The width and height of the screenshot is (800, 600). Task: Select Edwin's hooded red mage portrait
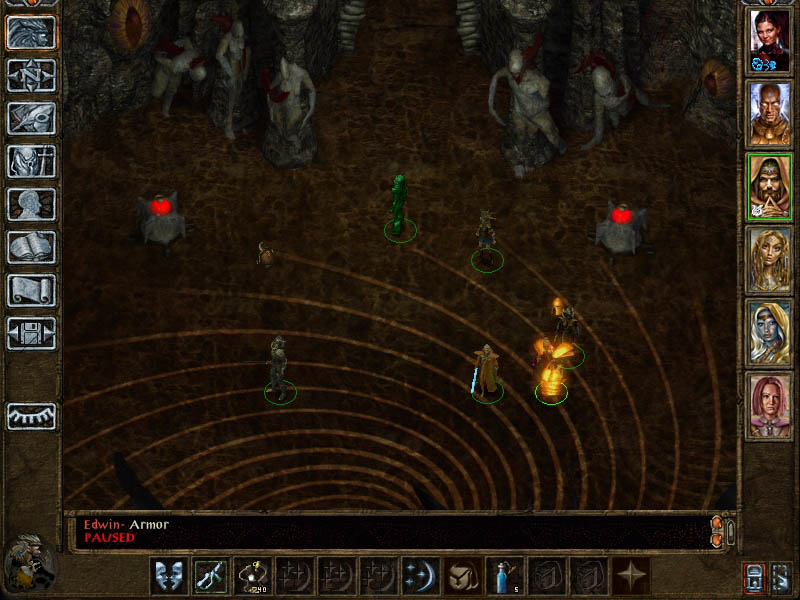click(770, 187)
